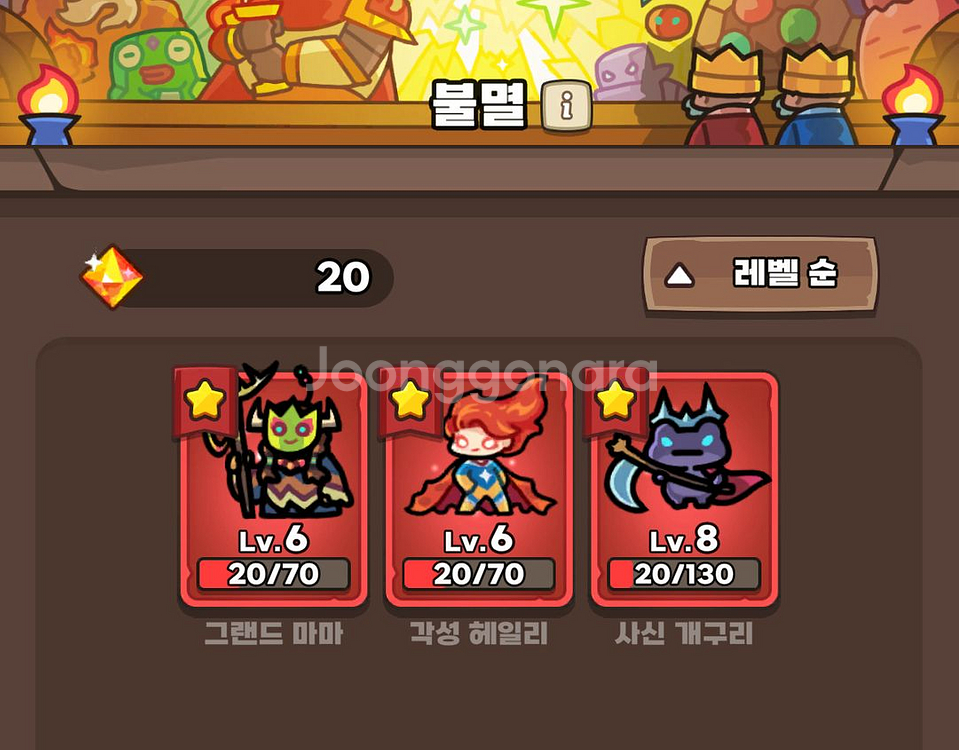This screenshot has width=959, height=750.
Task: Choose the 각성 헤일리 hero card
Action: pyautogui.click(x=478, y=488)
